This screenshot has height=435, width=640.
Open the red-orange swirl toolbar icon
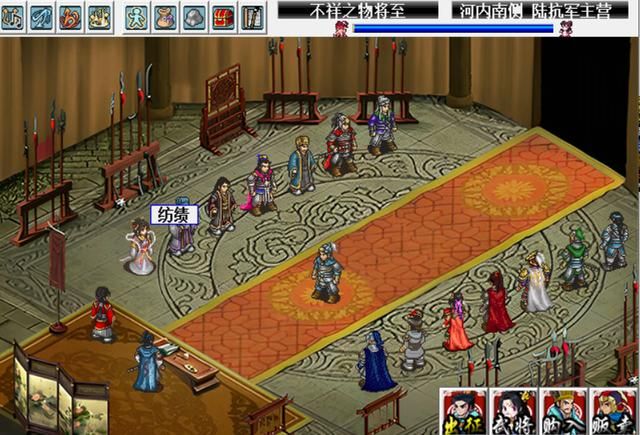[x=71, y=16]
